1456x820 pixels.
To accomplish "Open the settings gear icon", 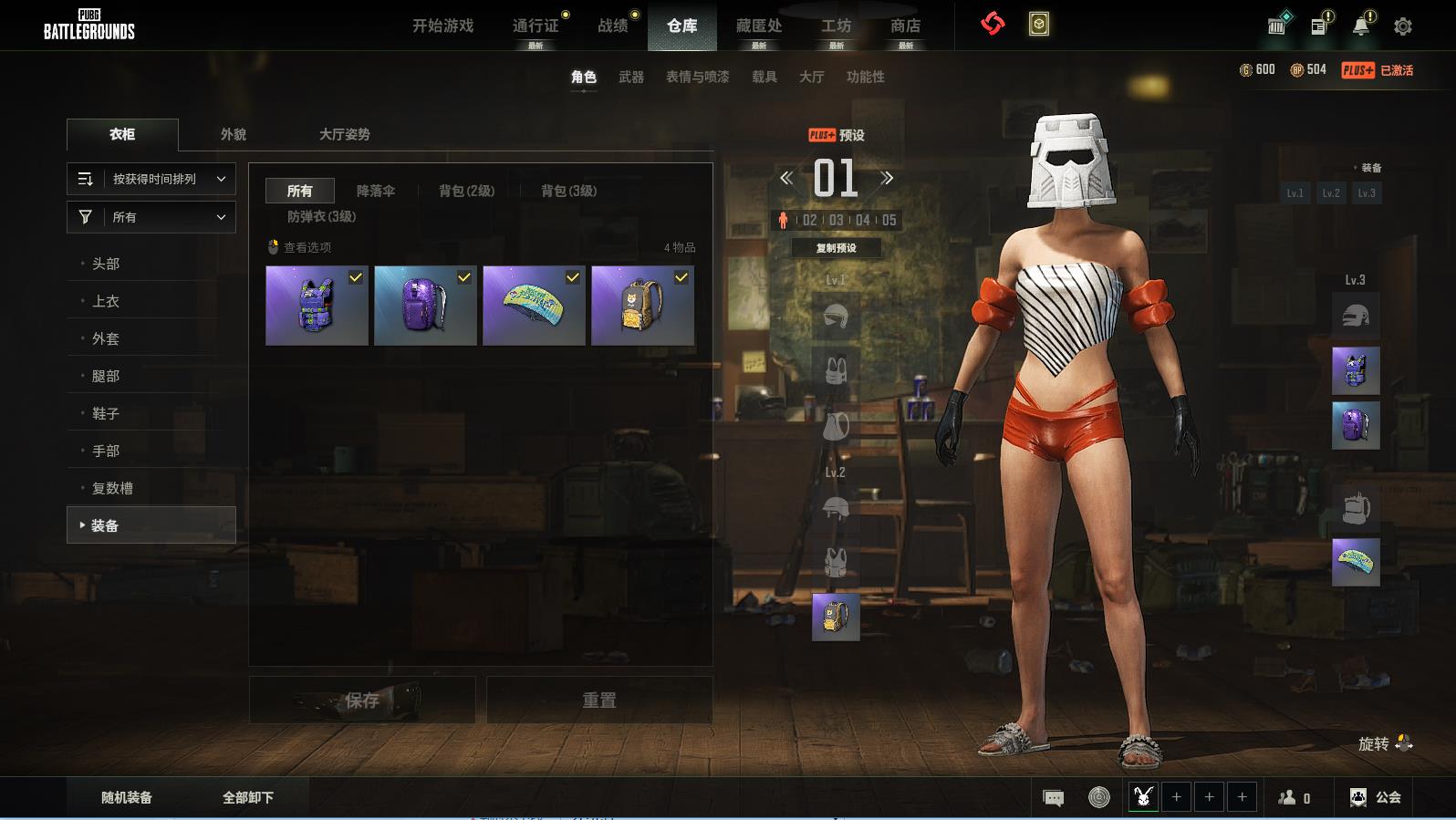I will point(1403,26).
